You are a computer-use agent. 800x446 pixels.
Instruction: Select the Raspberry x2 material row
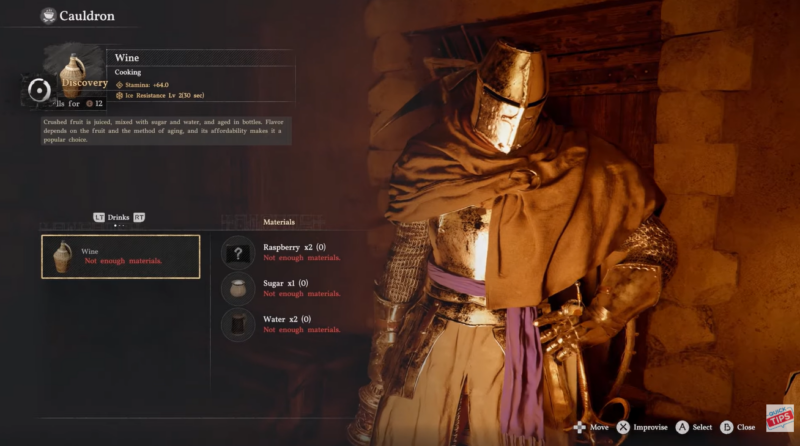(x=300, y=252)
